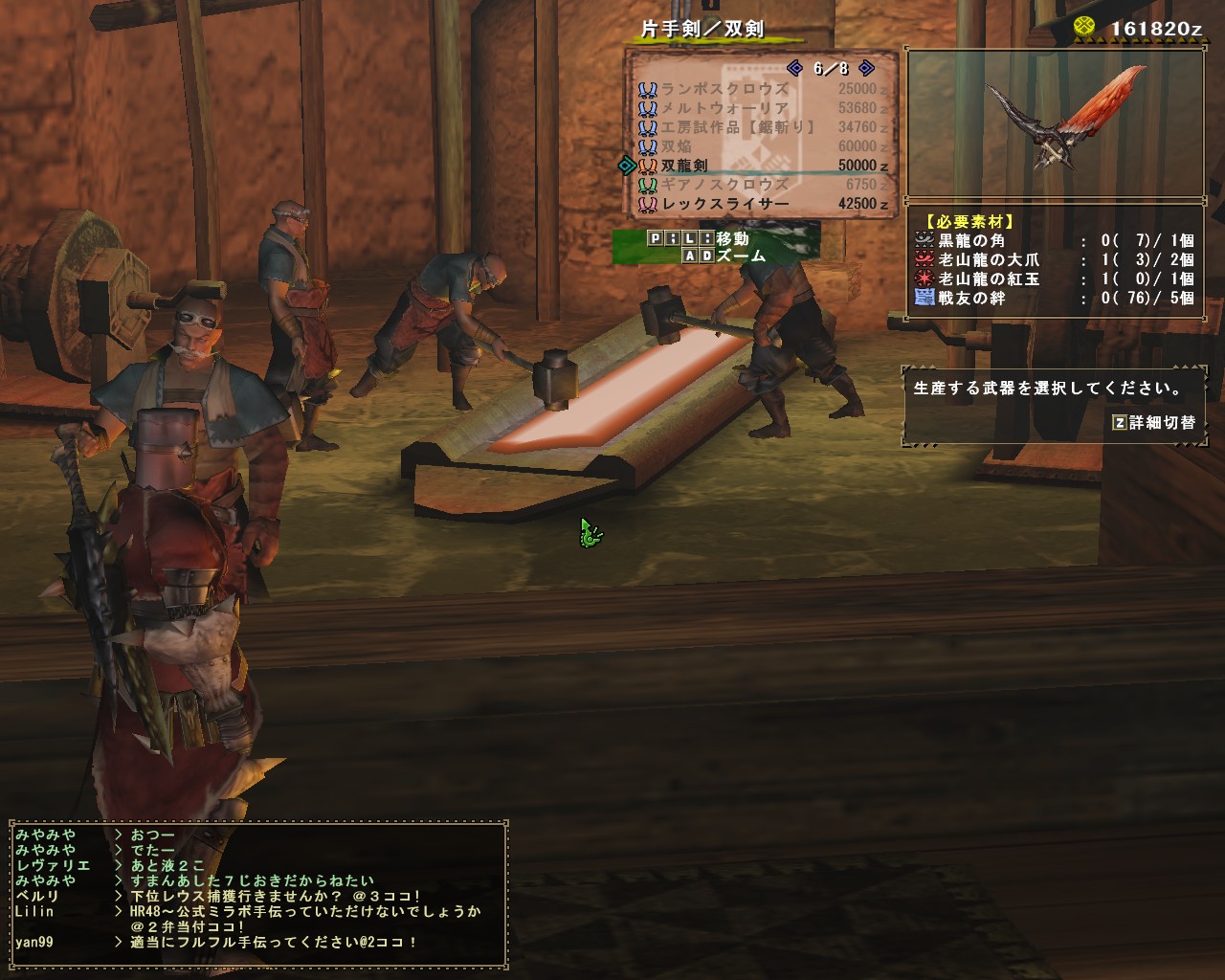The height and width of the screenshot is (980, 1225).
Task: Click the weapon icon next to レックスライサー
Action: (x=651, y=203)
